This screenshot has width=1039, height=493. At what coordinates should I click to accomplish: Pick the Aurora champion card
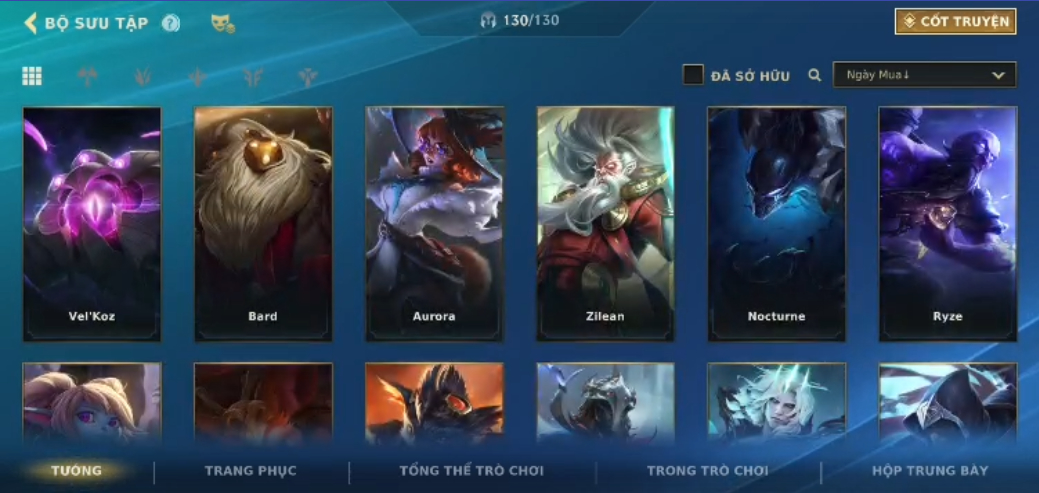click(x=434, y=224)
